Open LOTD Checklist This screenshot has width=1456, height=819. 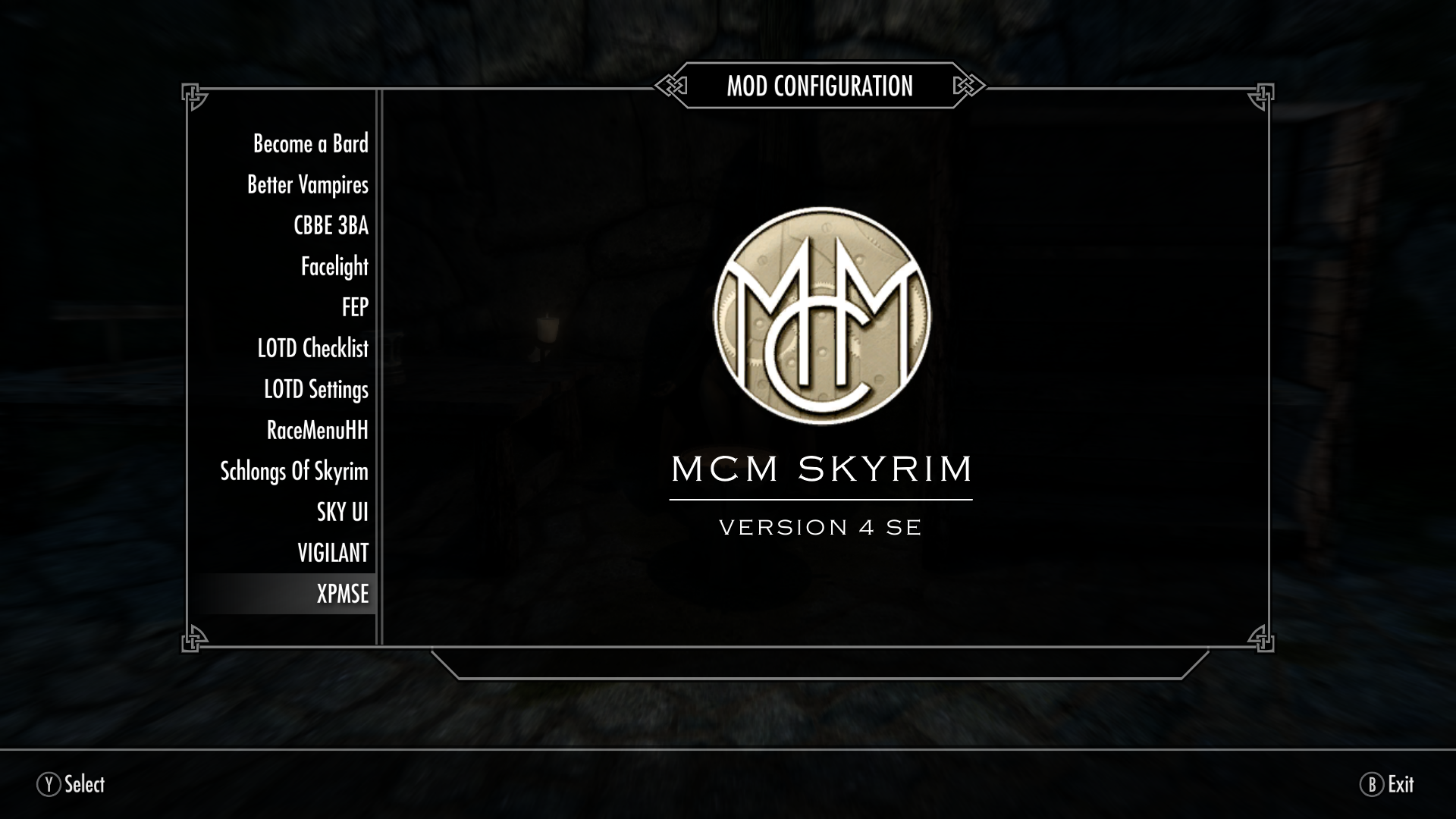tap(312, 348)
